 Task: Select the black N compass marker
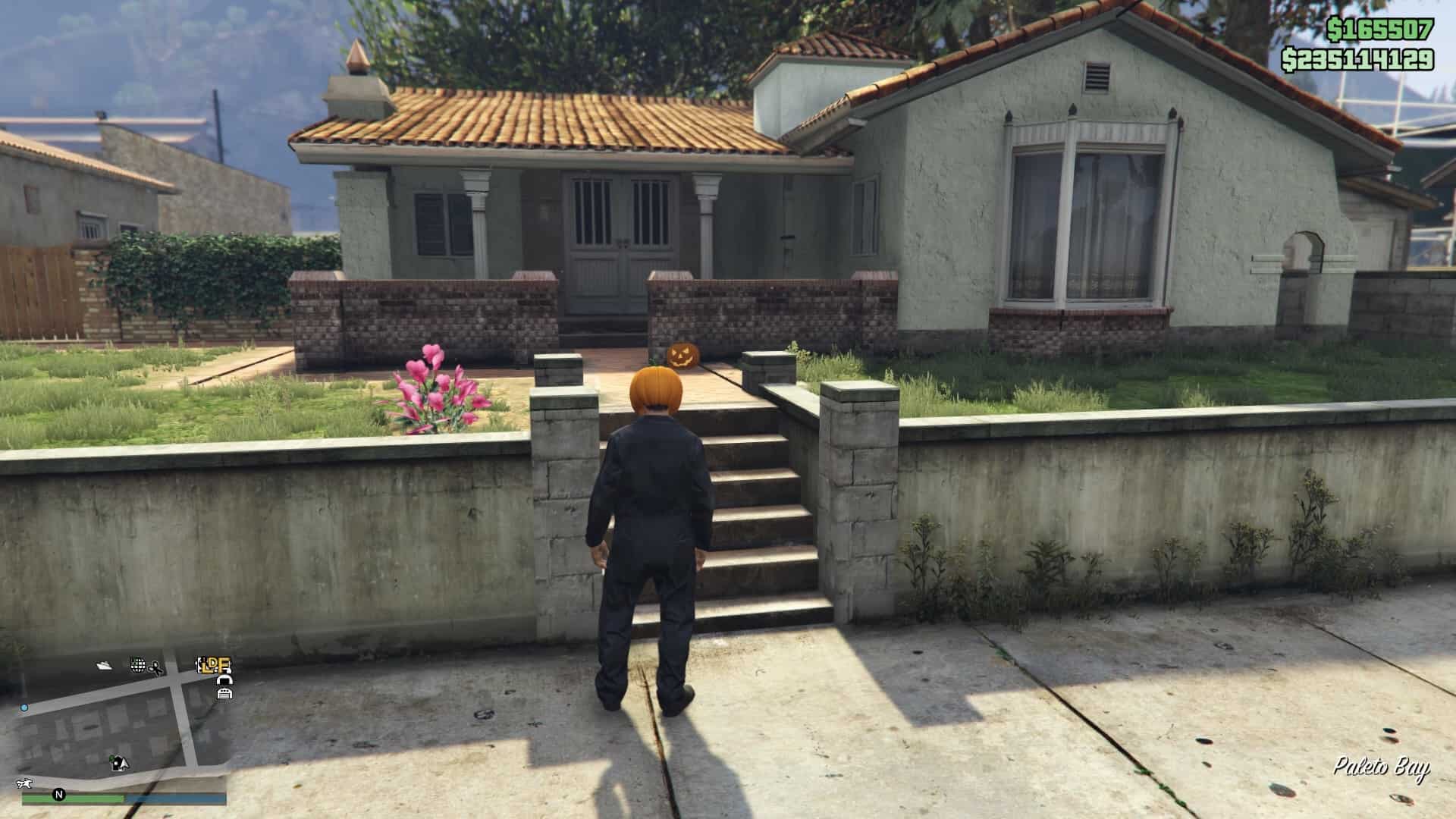point(59,795)
